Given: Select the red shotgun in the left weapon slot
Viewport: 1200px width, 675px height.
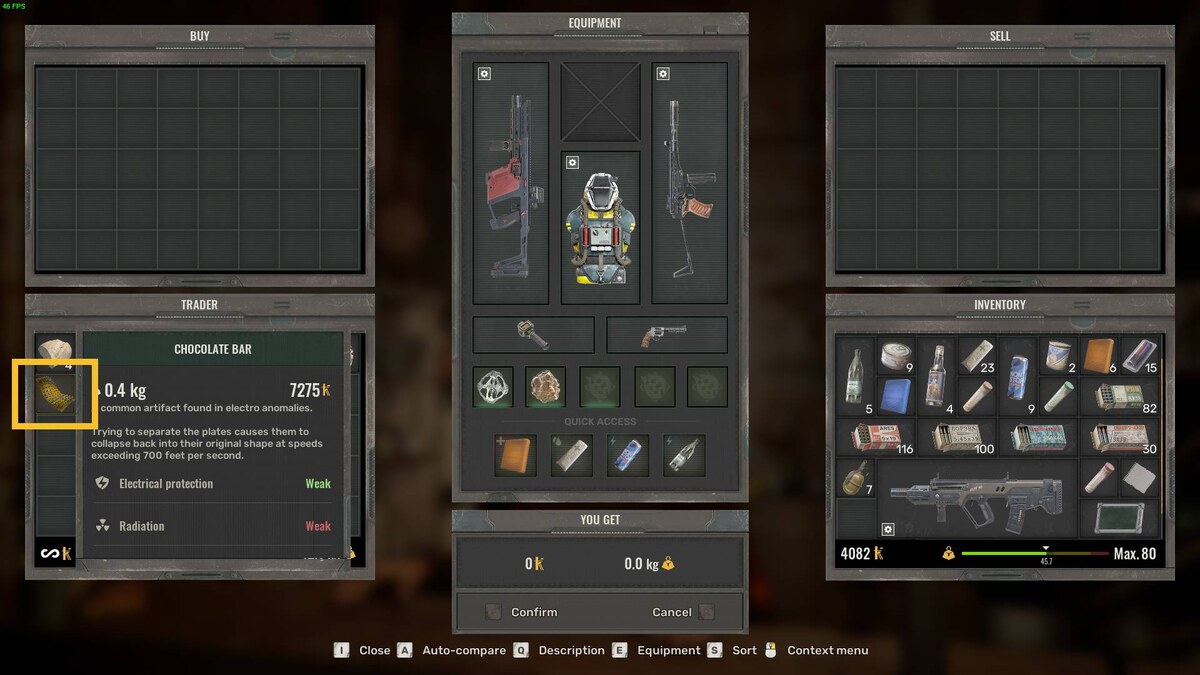Looking at the screenshot, I should point(511,185).
